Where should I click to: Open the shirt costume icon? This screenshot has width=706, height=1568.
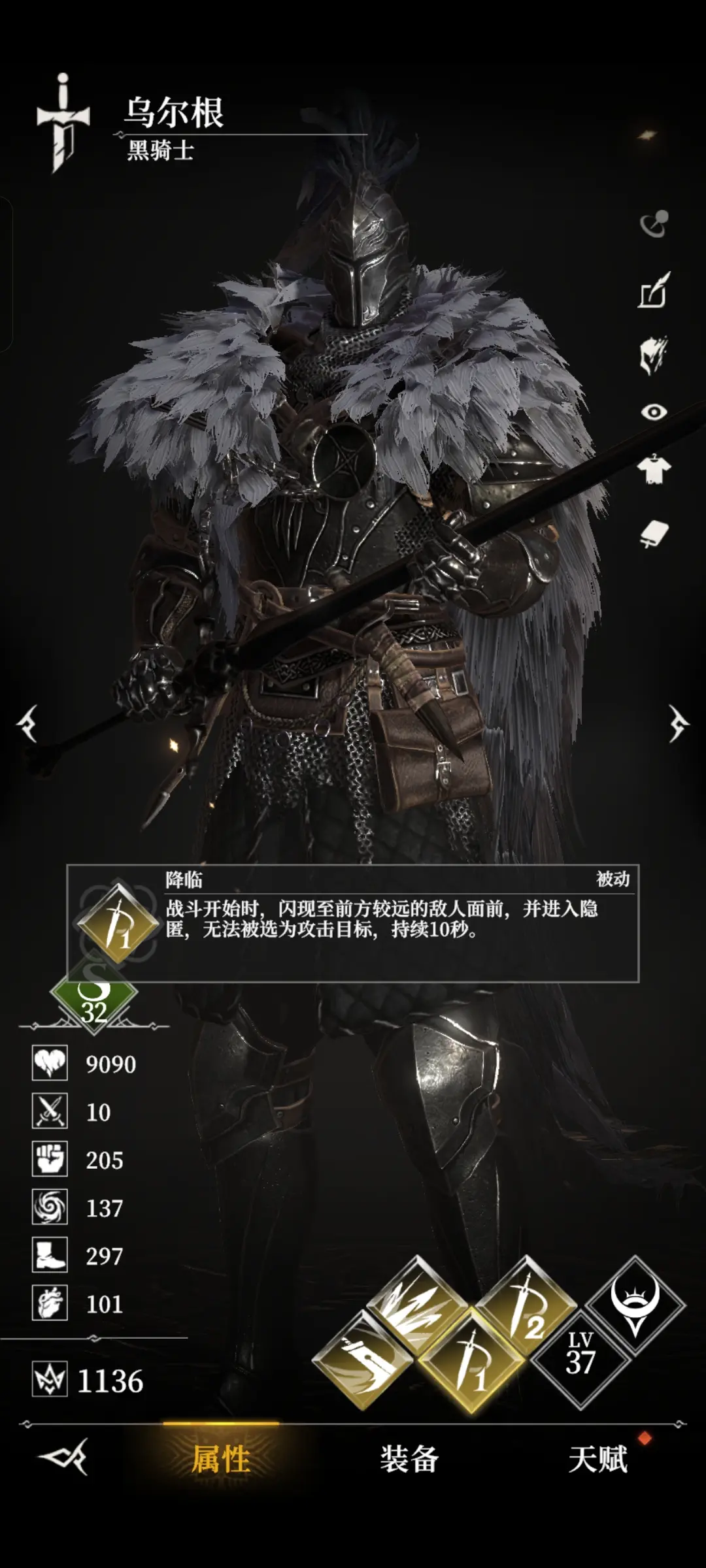(x=654, y=469)
